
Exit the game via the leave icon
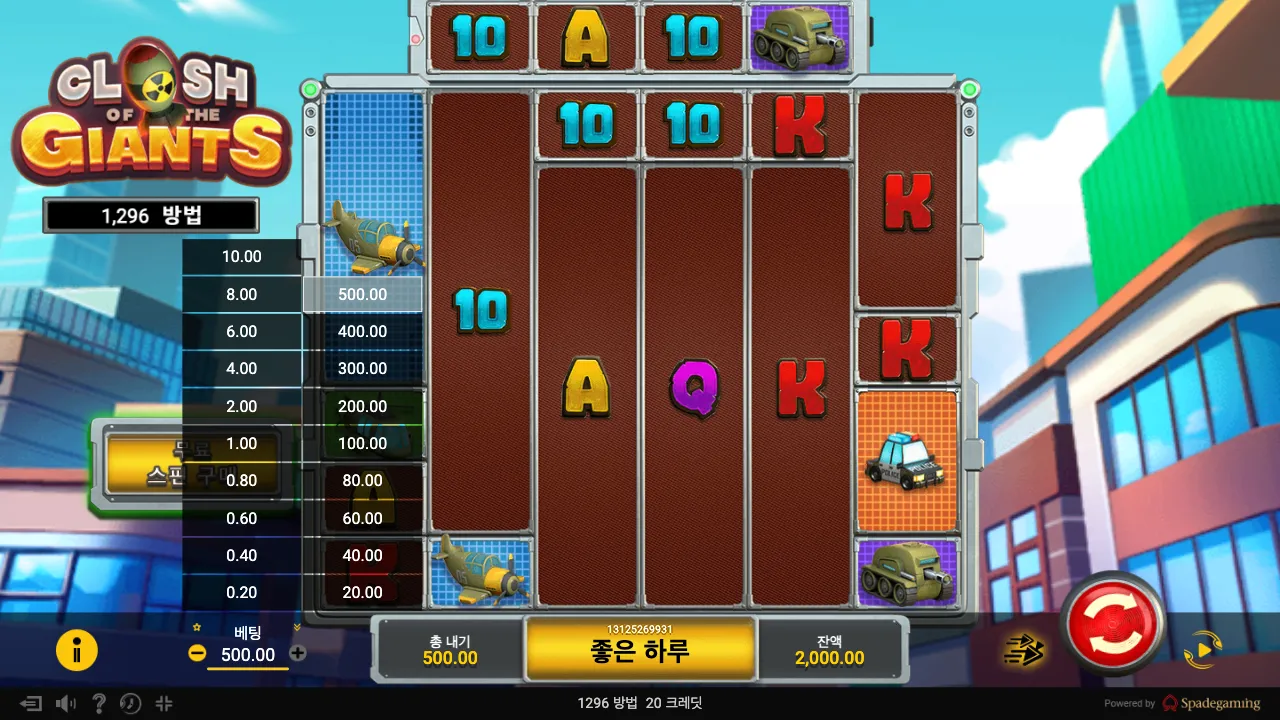pos(31,704)
